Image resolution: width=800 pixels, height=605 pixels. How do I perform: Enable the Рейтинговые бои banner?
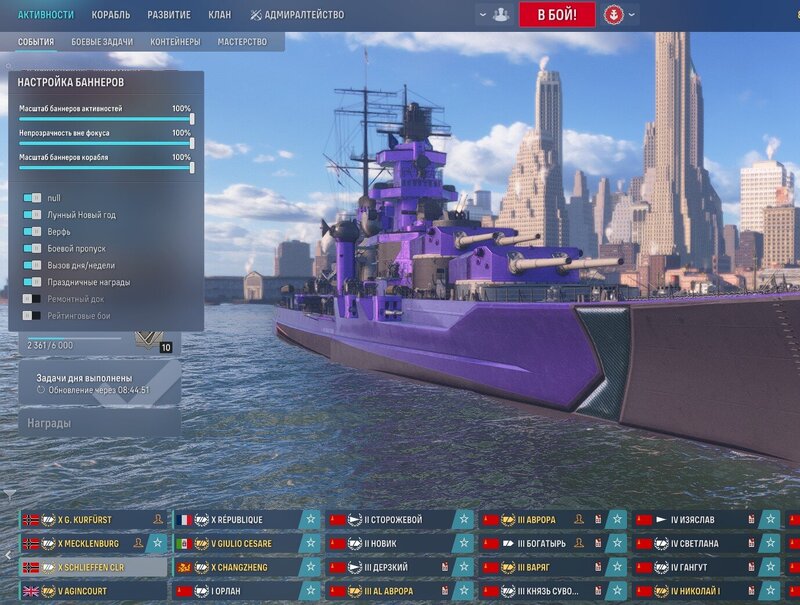tap(33, 316)
